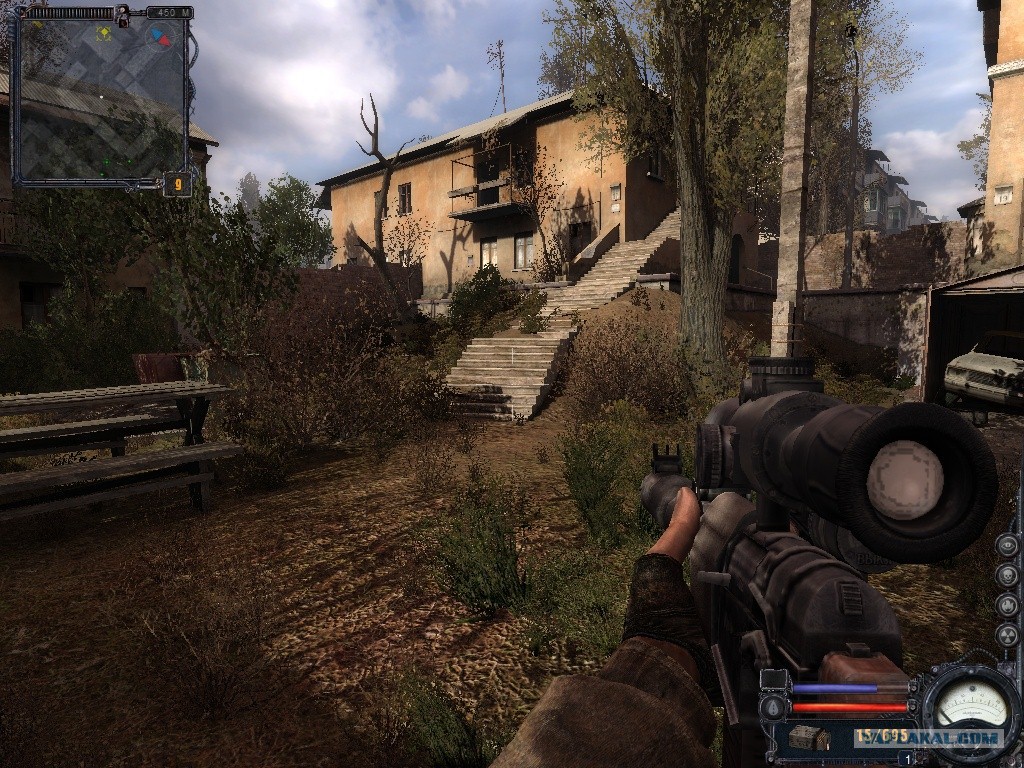Click the stalker figure icon above the minimap
Image resolution: width=1024 pixels, height=768 pixels.
click(x=123, y=14)
